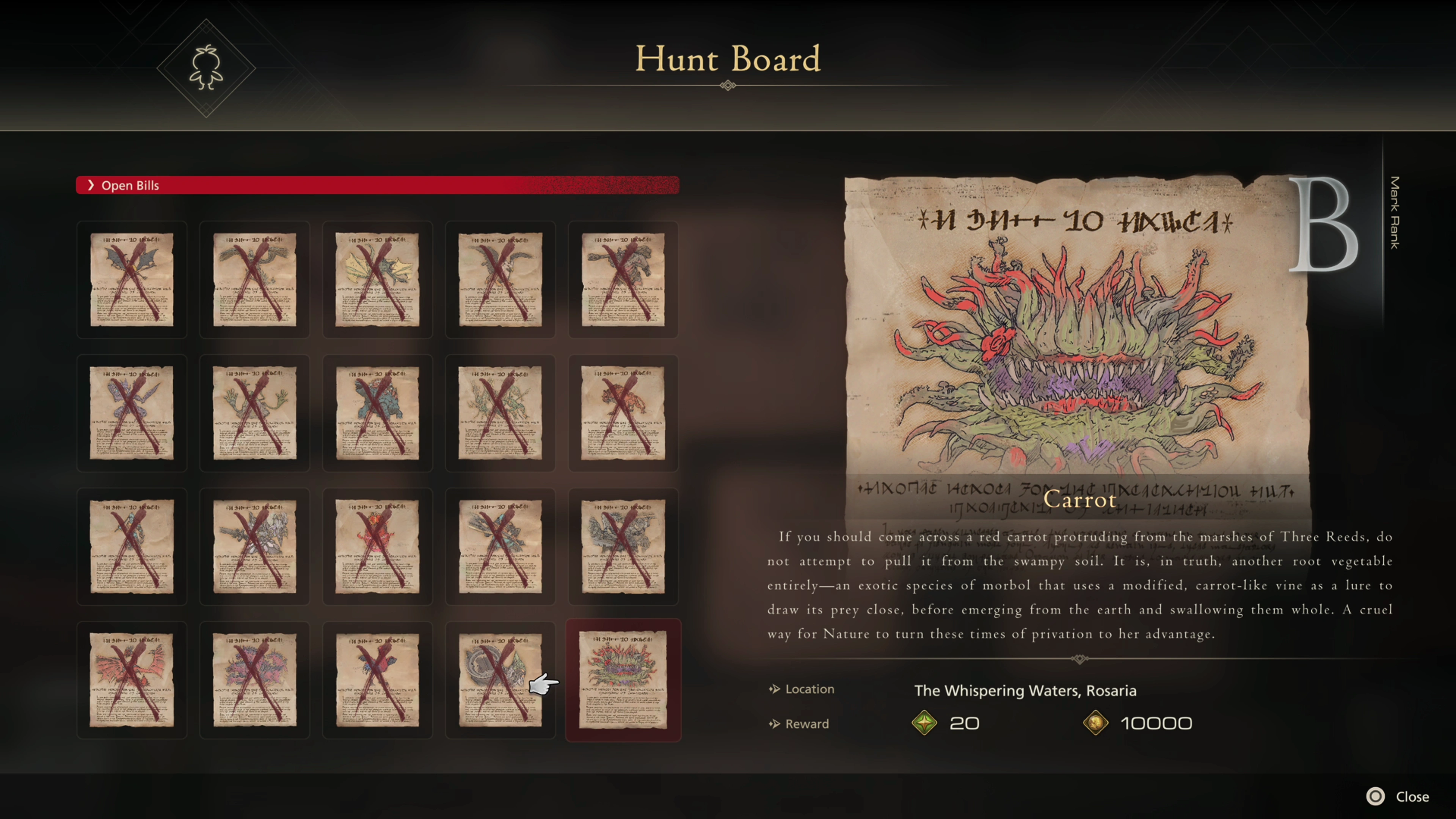Select the Carrot morbol bill
1456x819 pixels.
click(x=623, y=679)
